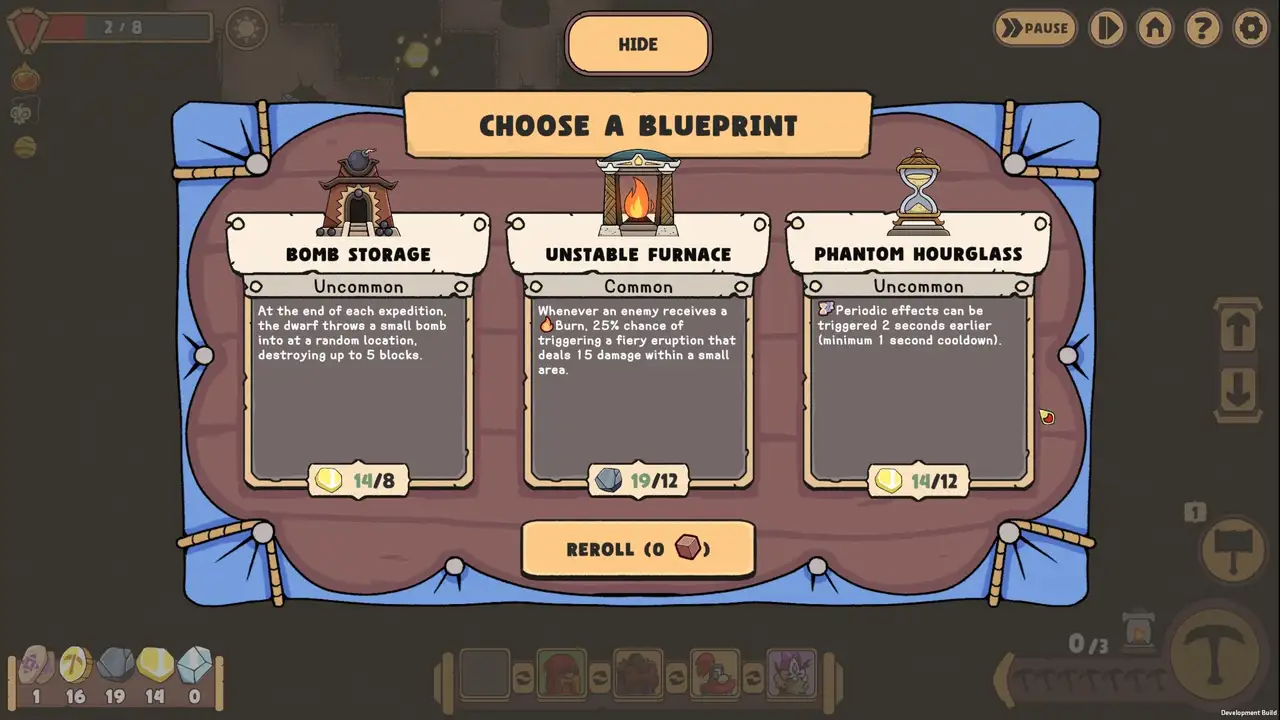Image resolution: width=1280 pixels, height=720 pixels.
Task: Click the sun brightness icon top left
Action: 245,29
